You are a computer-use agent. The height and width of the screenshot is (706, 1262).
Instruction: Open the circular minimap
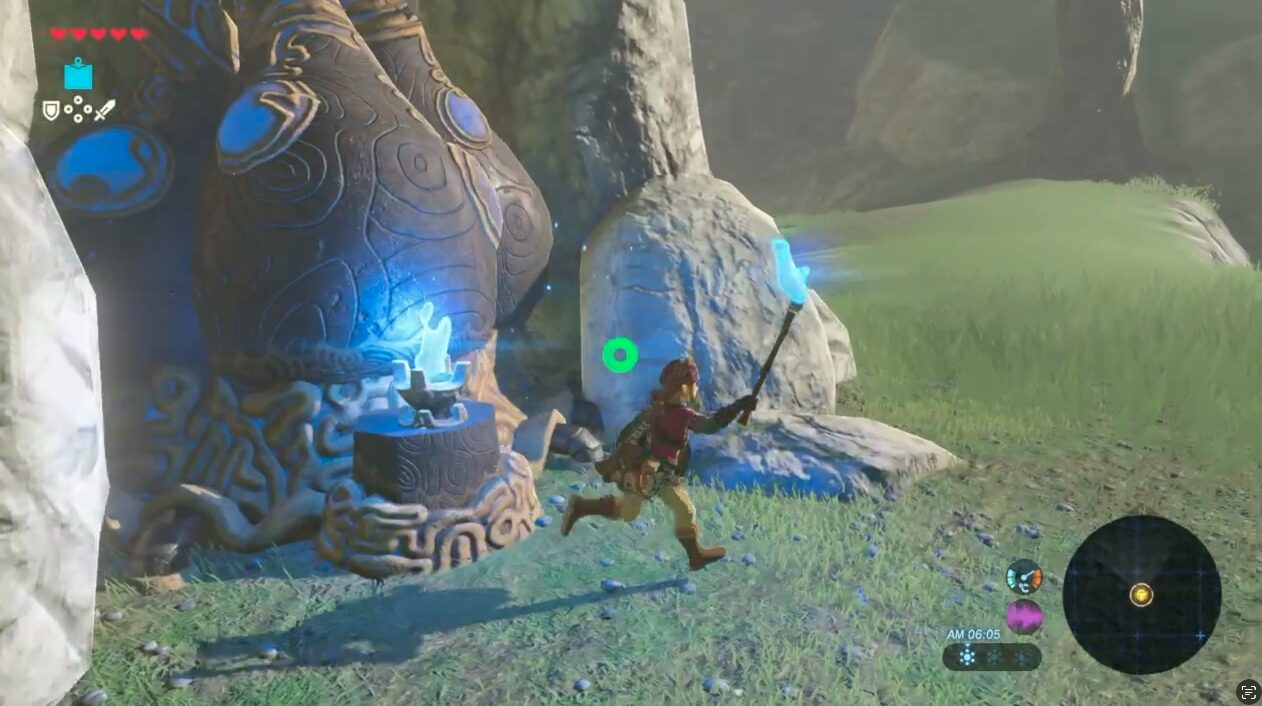coord(1141,595)
